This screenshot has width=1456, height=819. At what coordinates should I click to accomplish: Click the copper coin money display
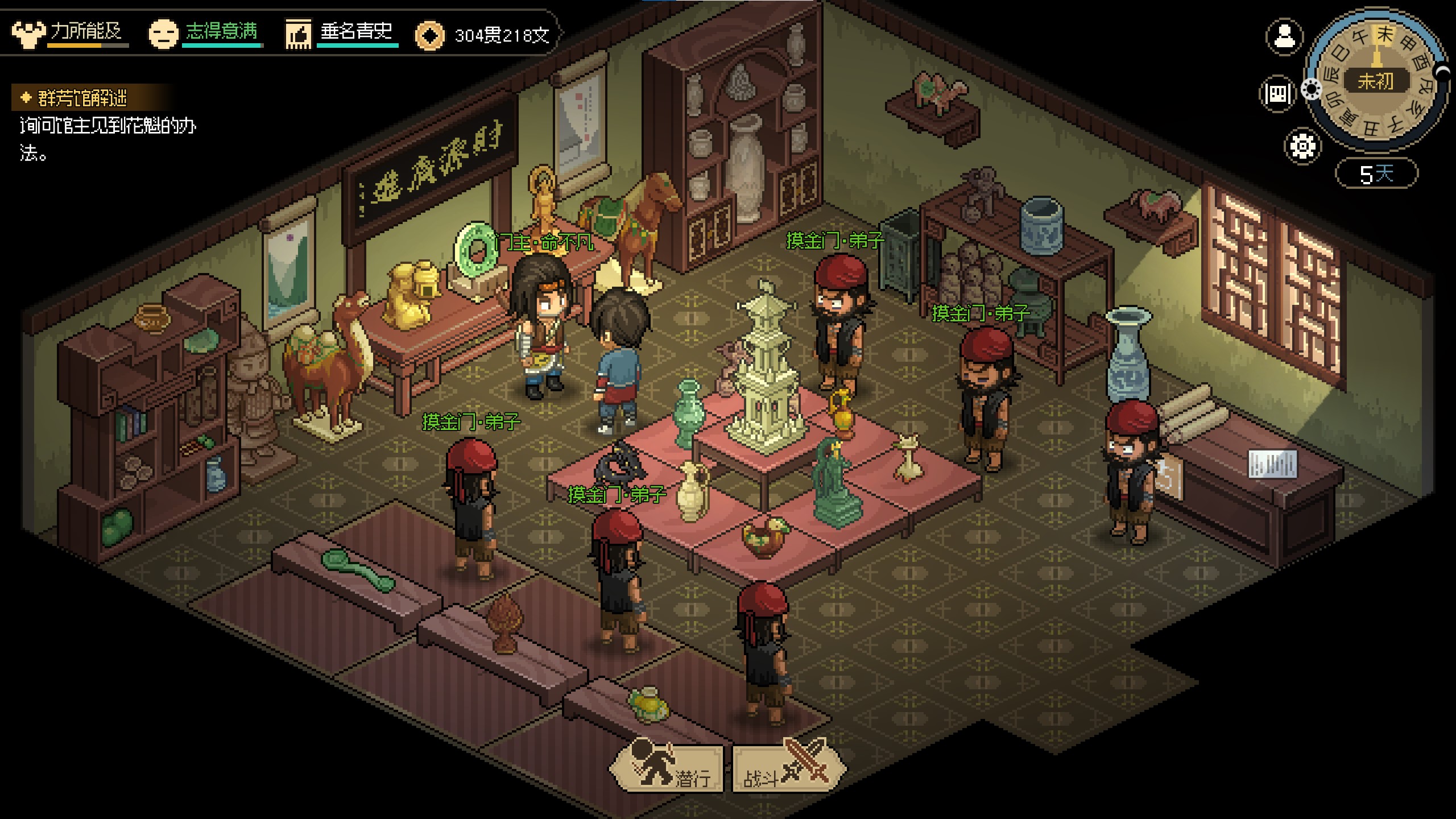coord(483,35)
